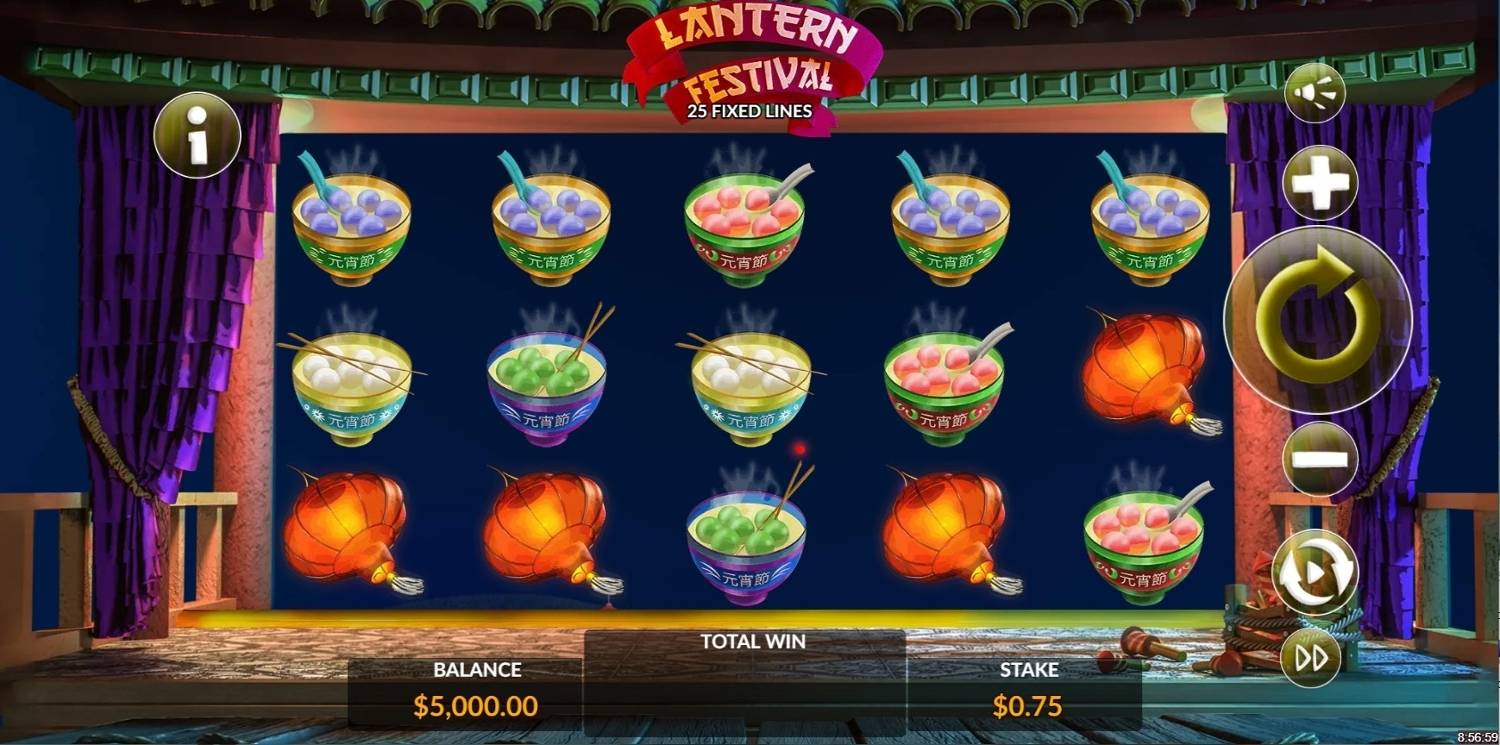Click the $5,000.00 balance value
This screenshot has width=1500, height=745.
click(476, 705)
